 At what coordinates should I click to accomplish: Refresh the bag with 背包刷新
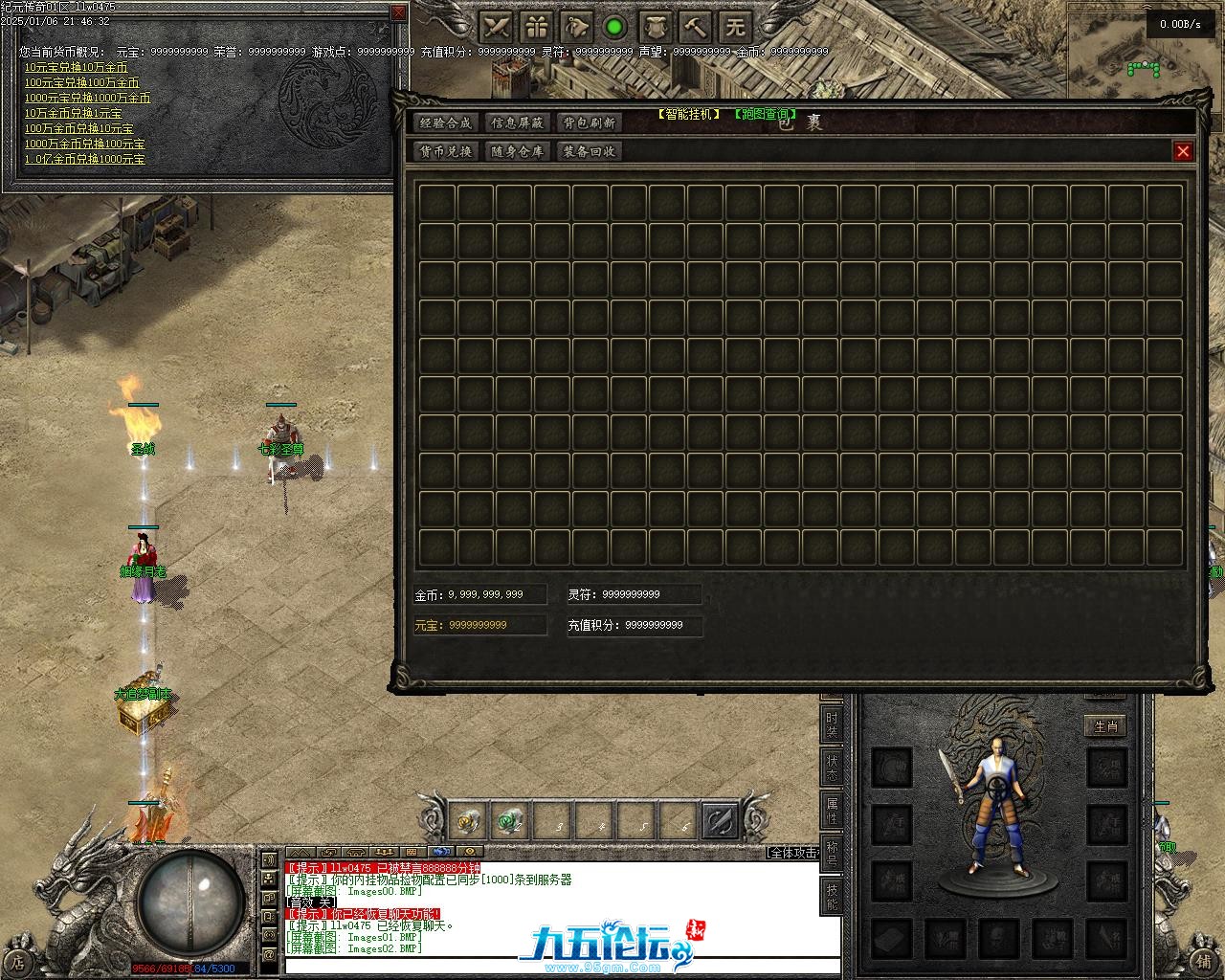click(x=589, y=122)
